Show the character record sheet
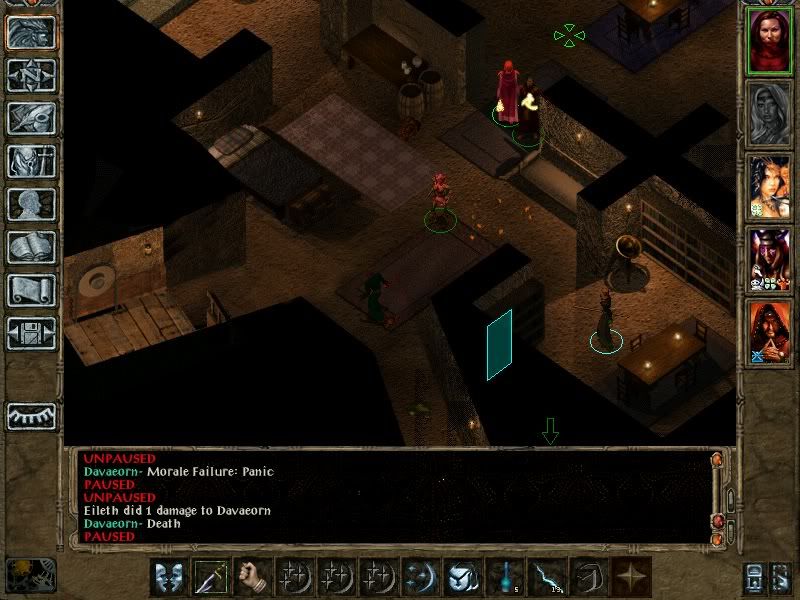 (32, 204)
